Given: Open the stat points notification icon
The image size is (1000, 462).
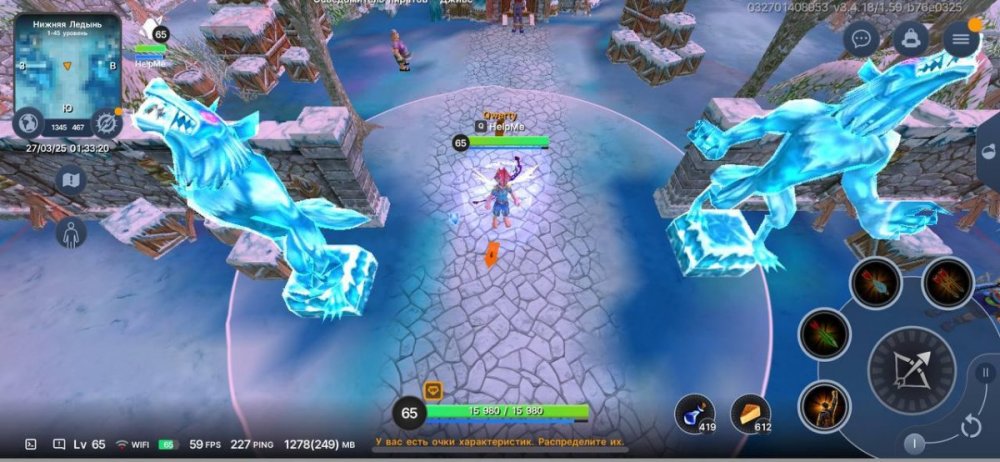Looking at the screenshot, I should point(433,391).
